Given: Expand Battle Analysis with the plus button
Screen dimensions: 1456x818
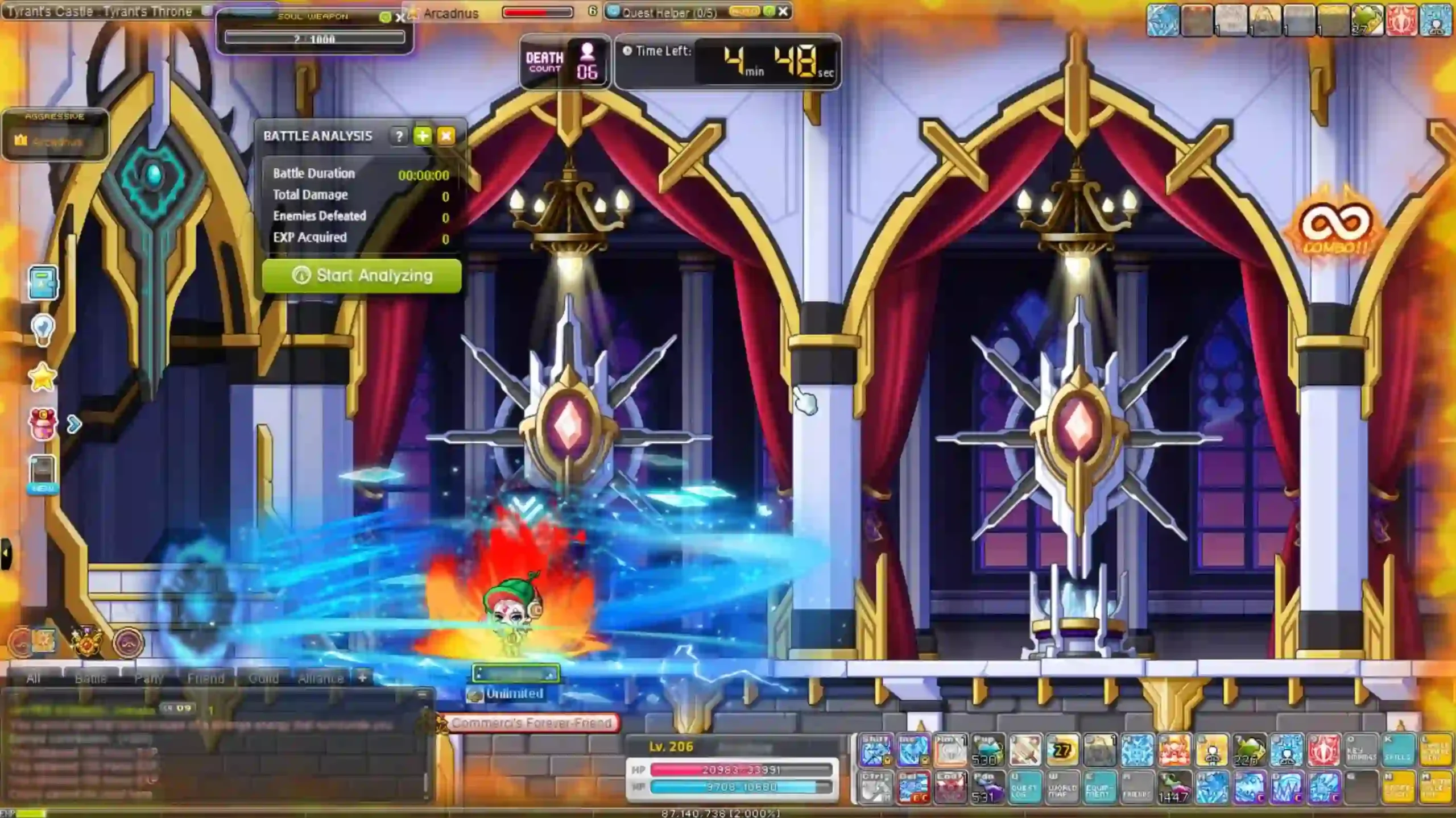Looking at the screenshot, I should (x=423, y=136).
